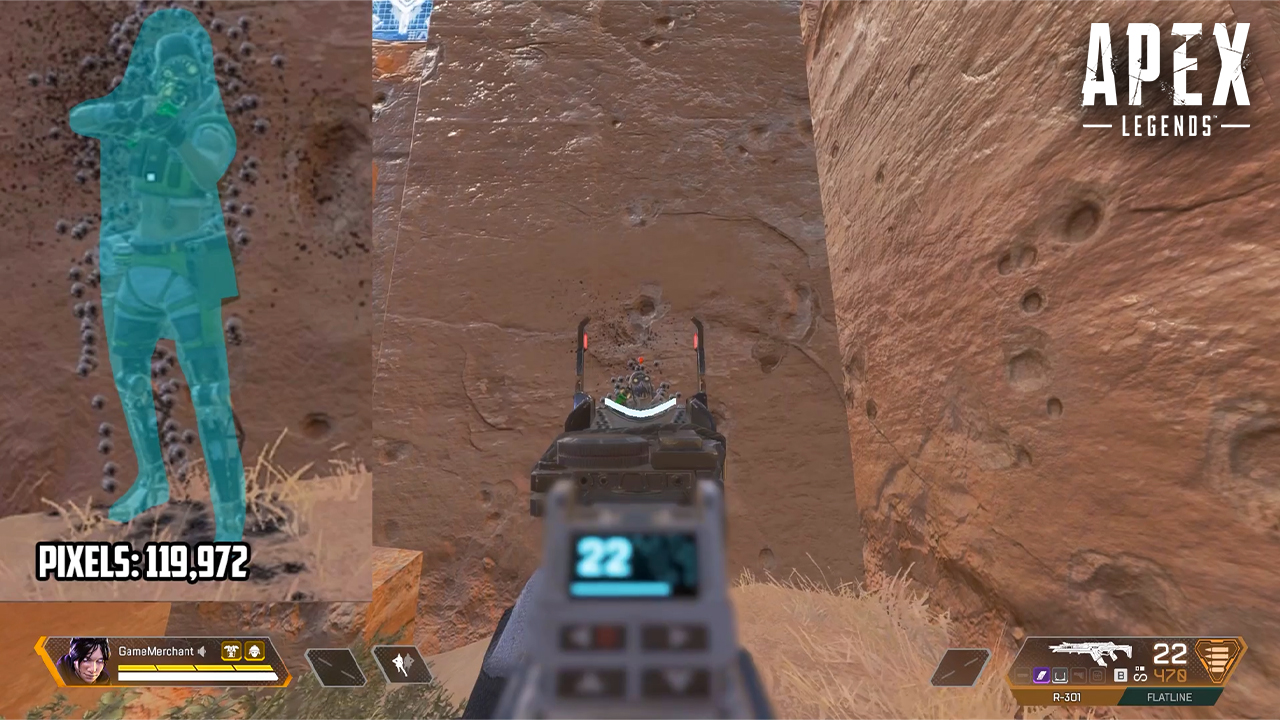The image size is (1280, 720).
Task: Click the body shield badge icon
Action: tap(232, 650)
